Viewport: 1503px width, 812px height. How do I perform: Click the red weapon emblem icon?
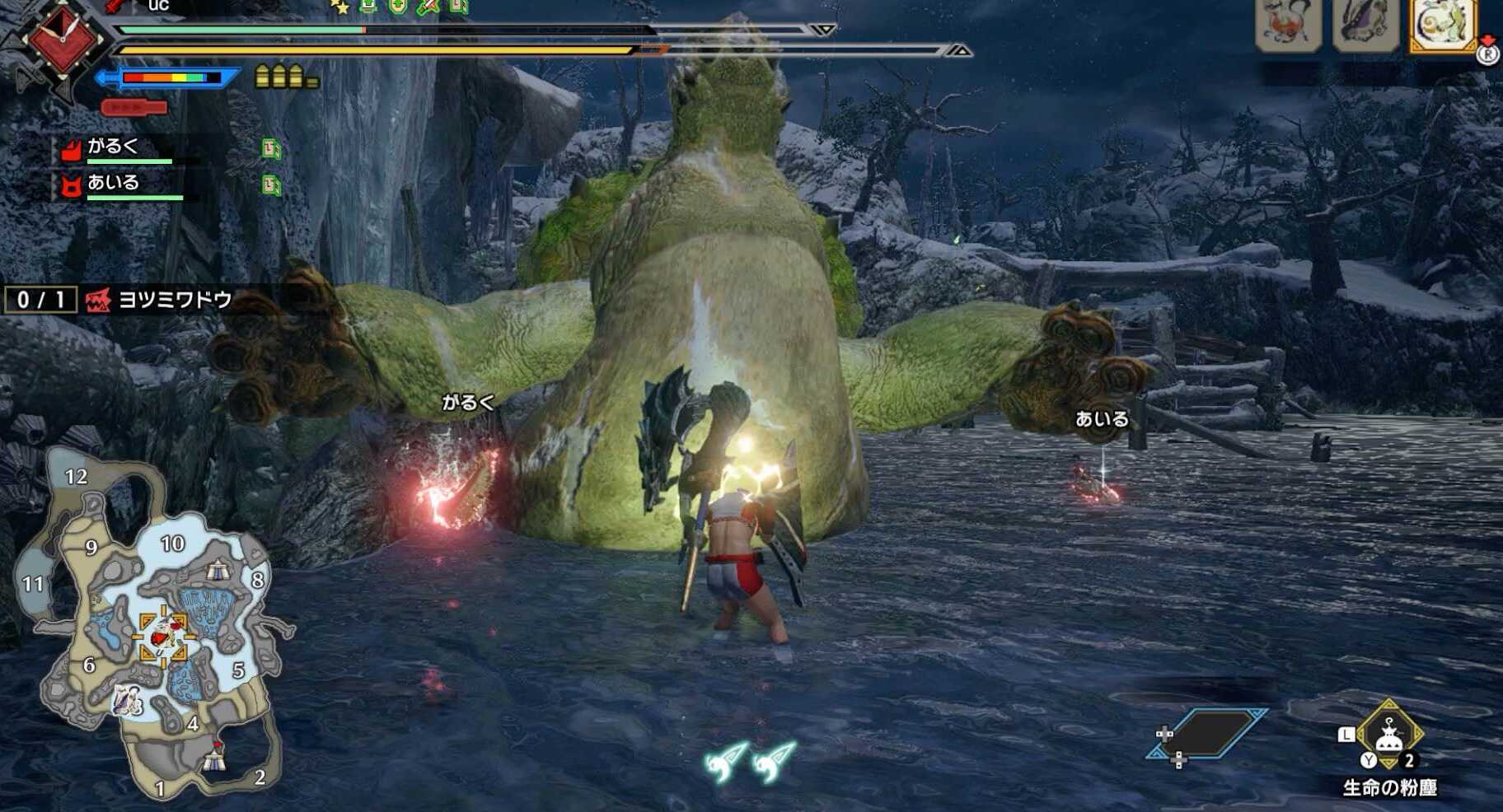(63, 41)
